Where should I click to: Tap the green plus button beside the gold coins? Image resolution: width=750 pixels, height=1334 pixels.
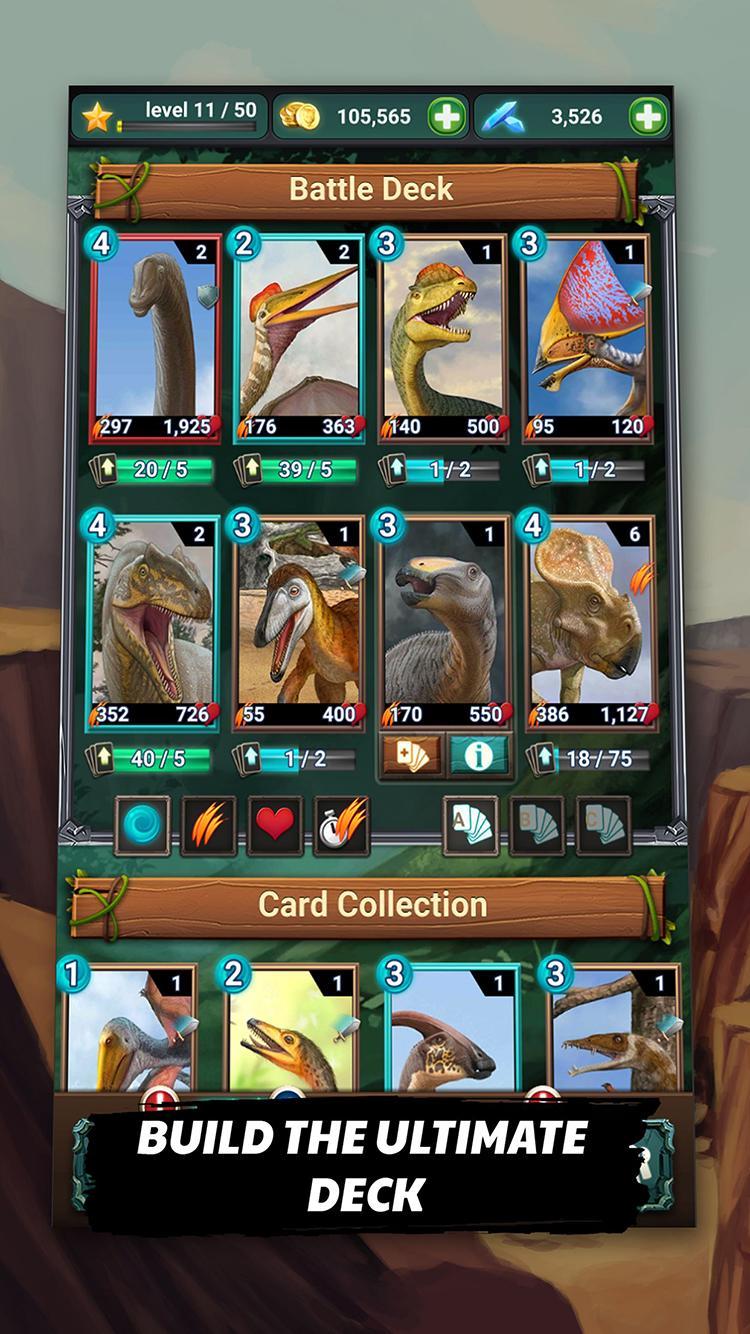(x=447, y=117)
